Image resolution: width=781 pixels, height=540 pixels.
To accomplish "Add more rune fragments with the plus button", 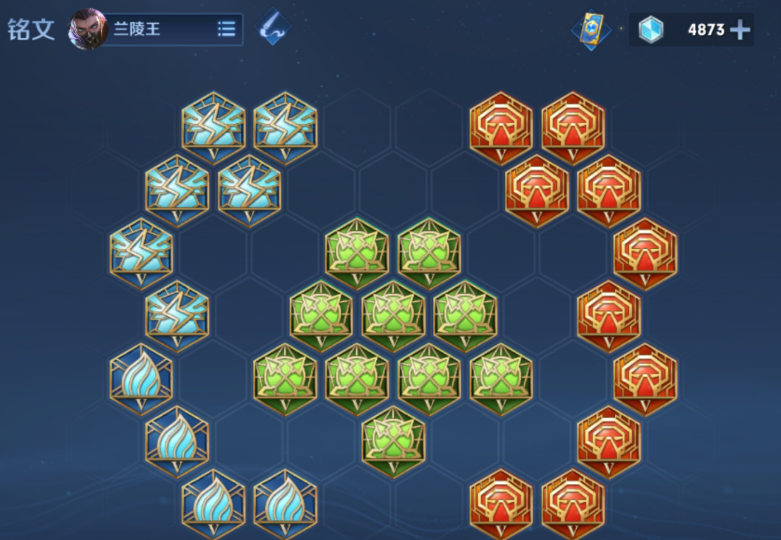I will tap(740, 29).
